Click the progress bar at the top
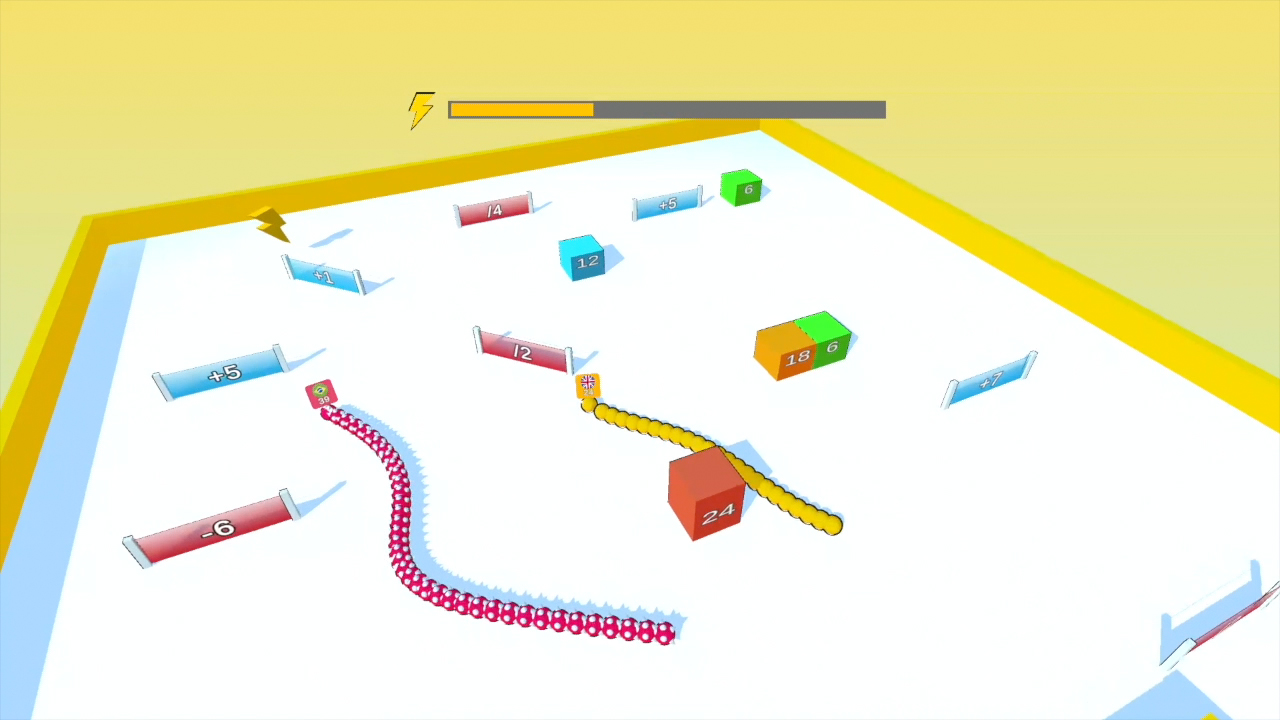The image size is (1280, 720). coord(666,109)
